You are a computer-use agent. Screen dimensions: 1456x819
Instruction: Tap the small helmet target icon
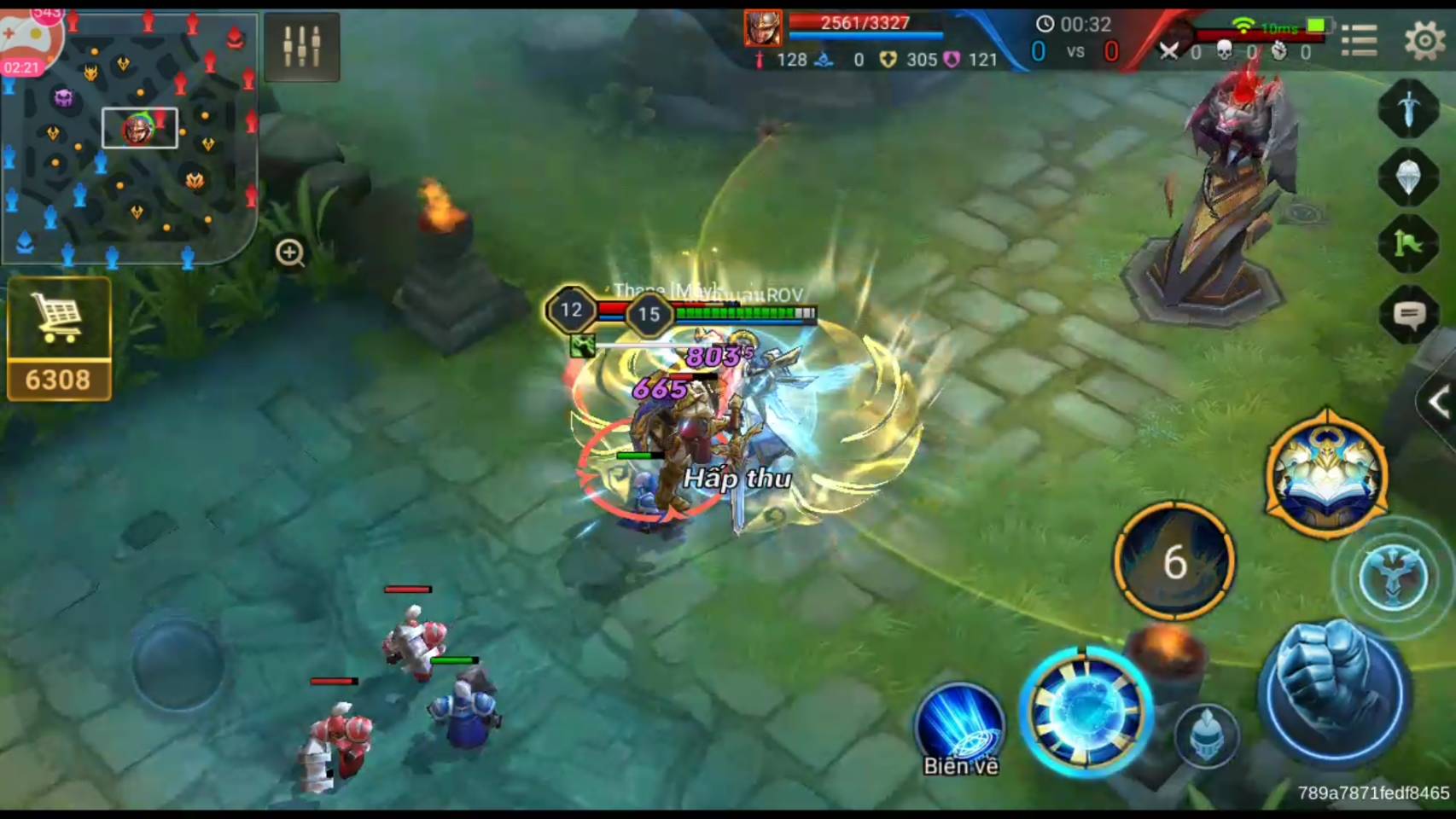coord(1206,735)
